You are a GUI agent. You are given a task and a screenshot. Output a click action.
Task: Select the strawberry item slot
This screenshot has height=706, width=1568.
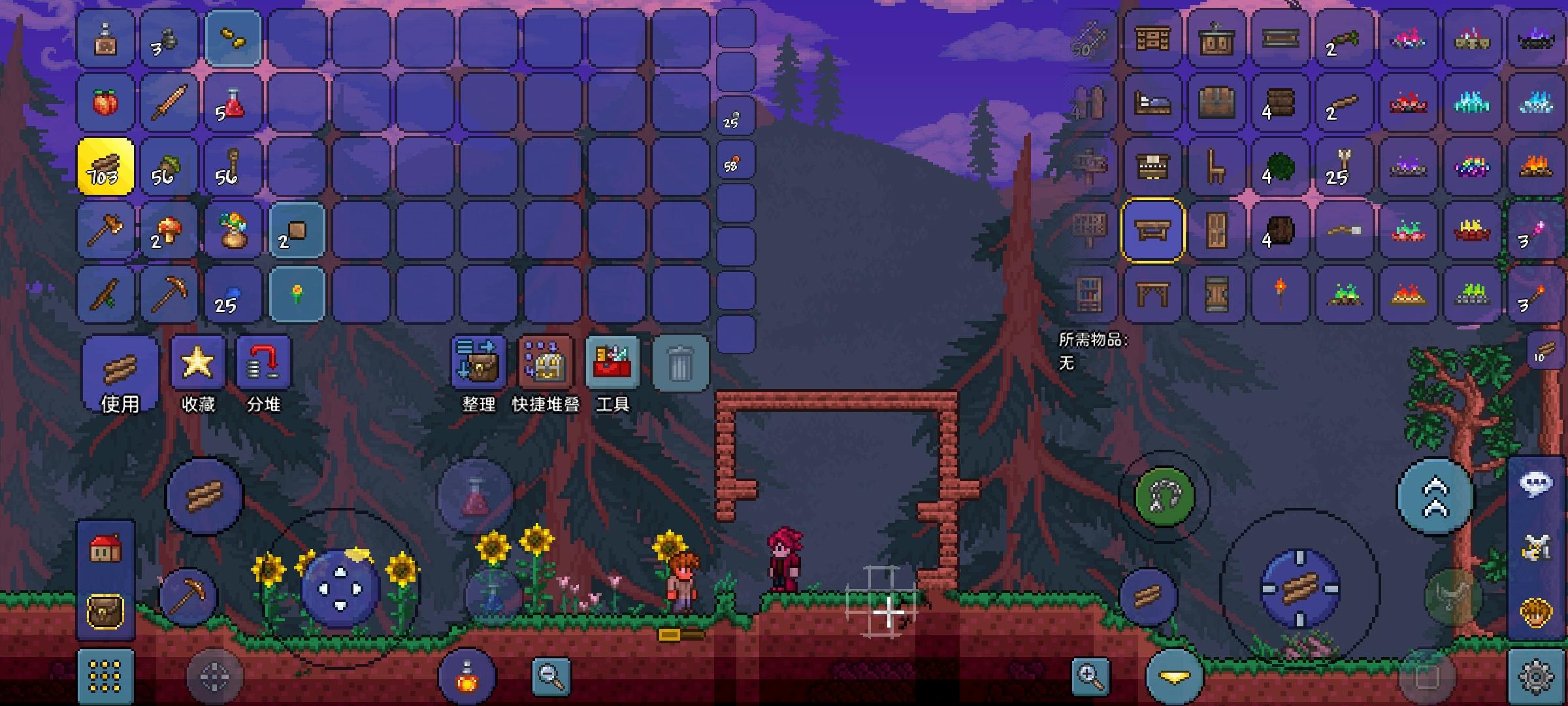point(105,102)
